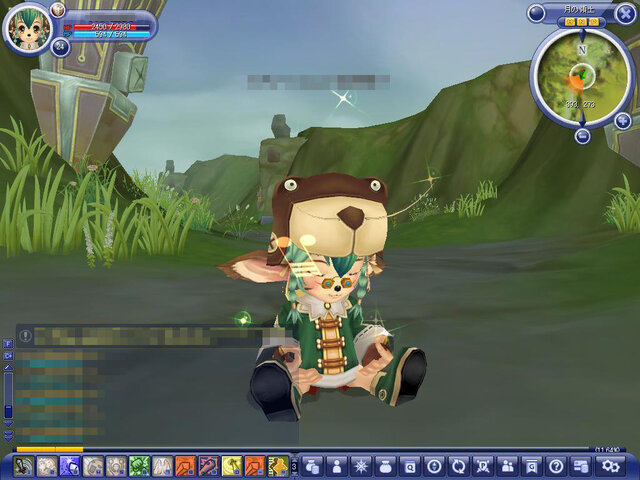Click the character portrait
This screenshot has height=480, width=640.
[26, 30]
